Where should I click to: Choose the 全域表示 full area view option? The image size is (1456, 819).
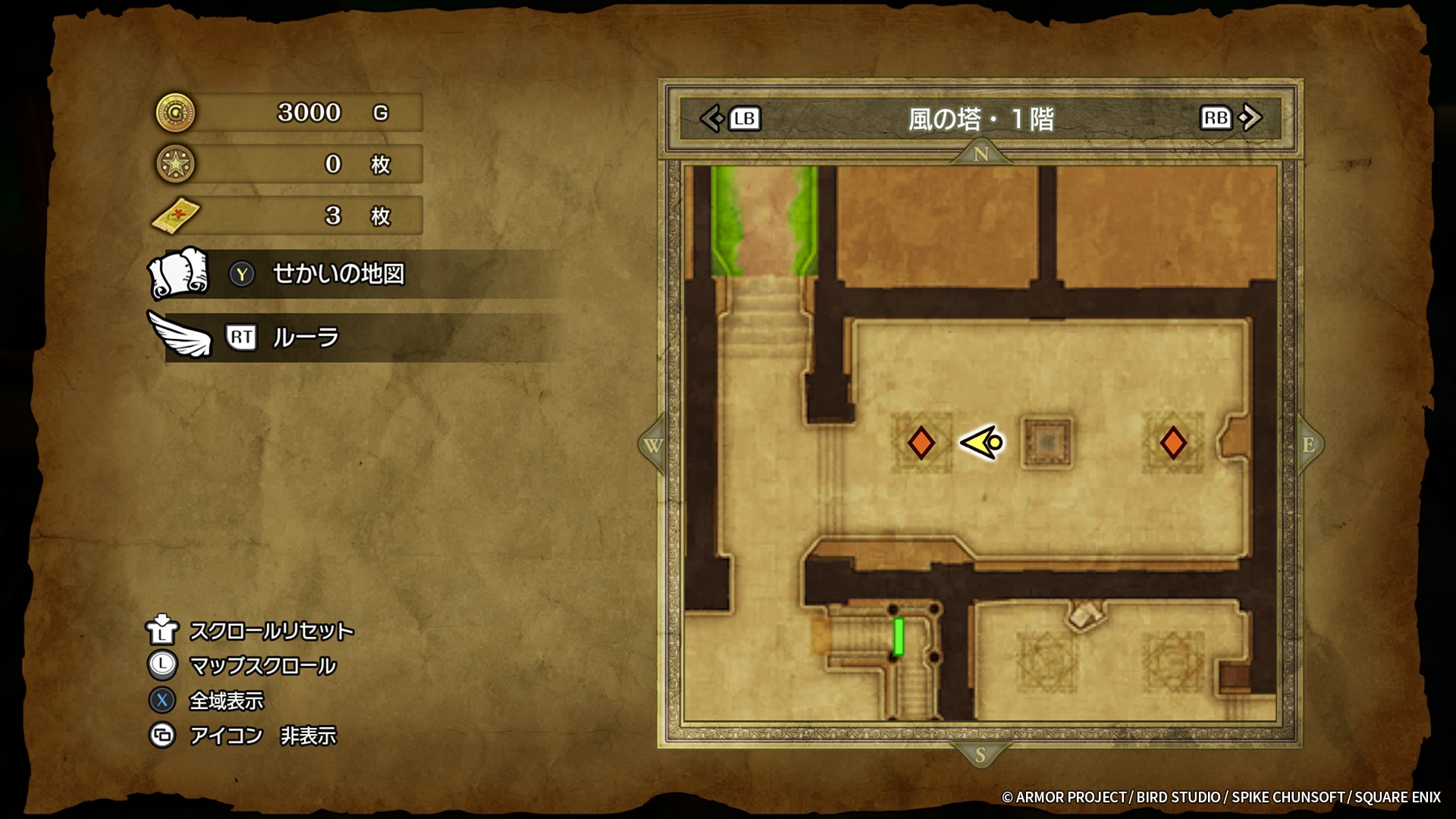(226, 701)
